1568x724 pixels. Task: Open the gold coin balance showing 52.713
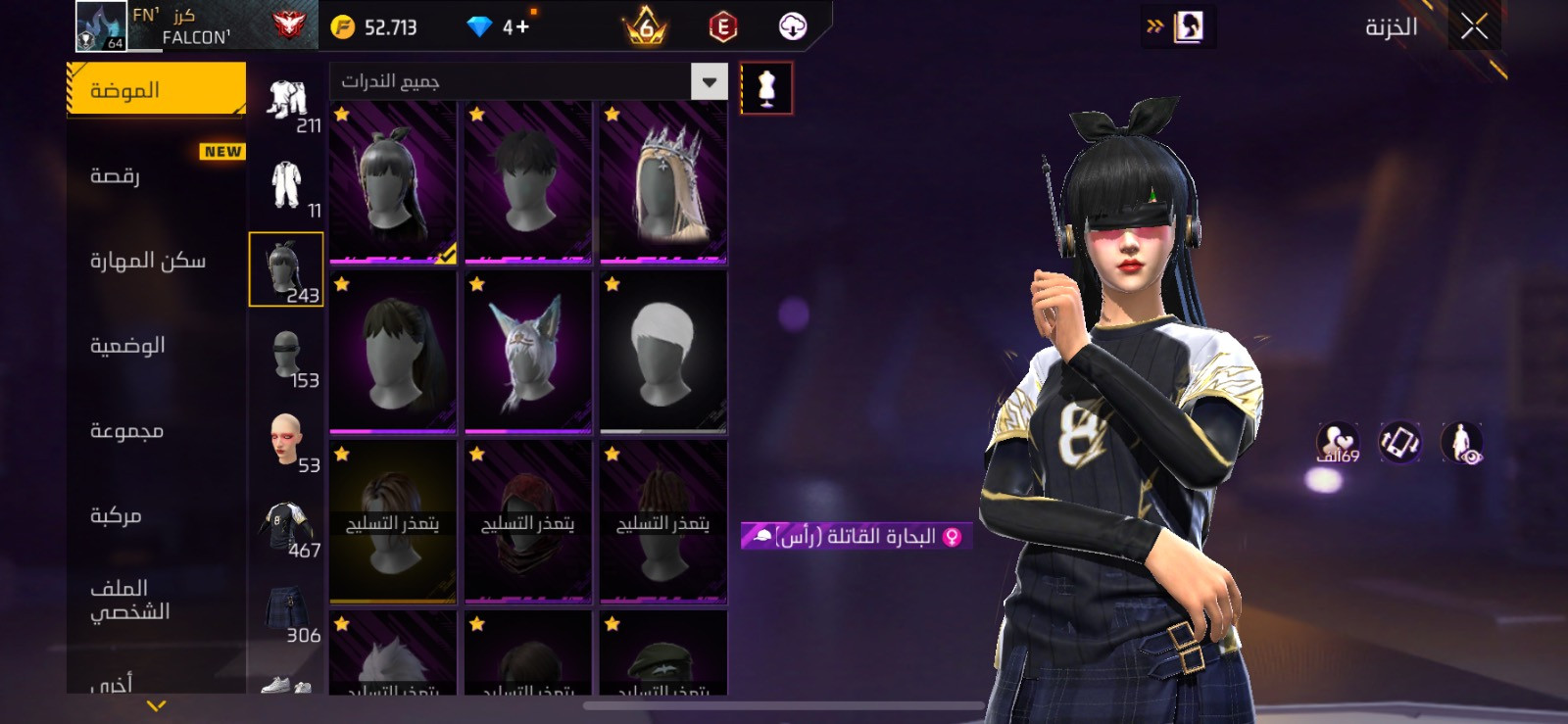pyautogui.click(x=375, y=26)
